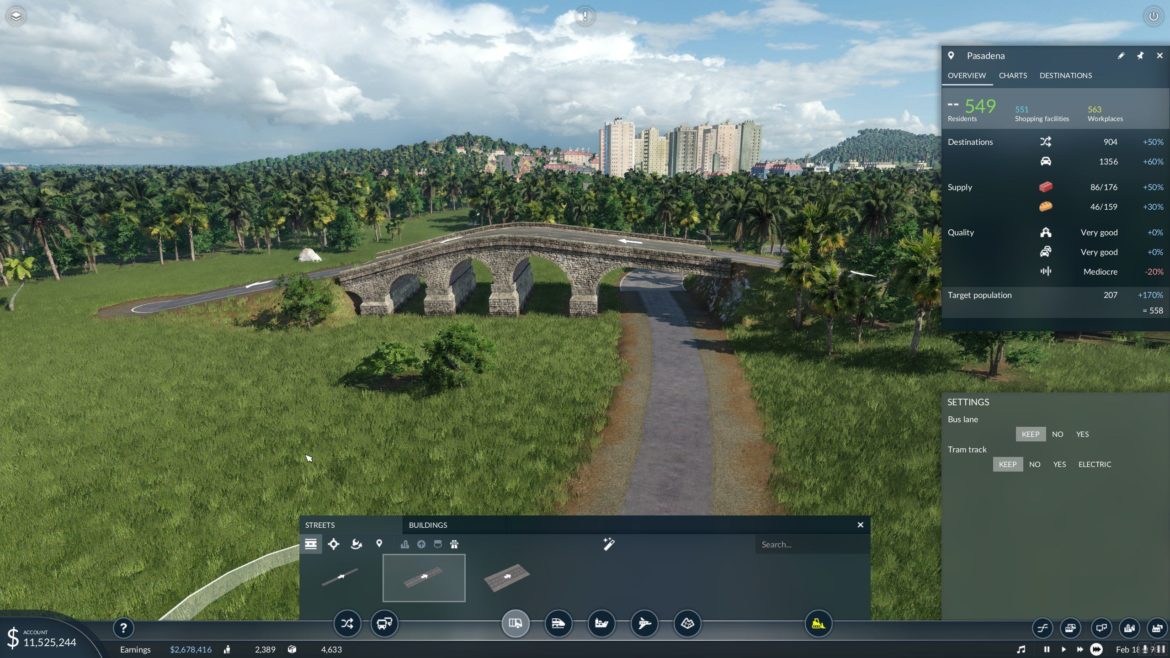Choose the wide multi-lane street thumbnail
The height and width of the screenshot is (658, 1170).
[505, 578]
